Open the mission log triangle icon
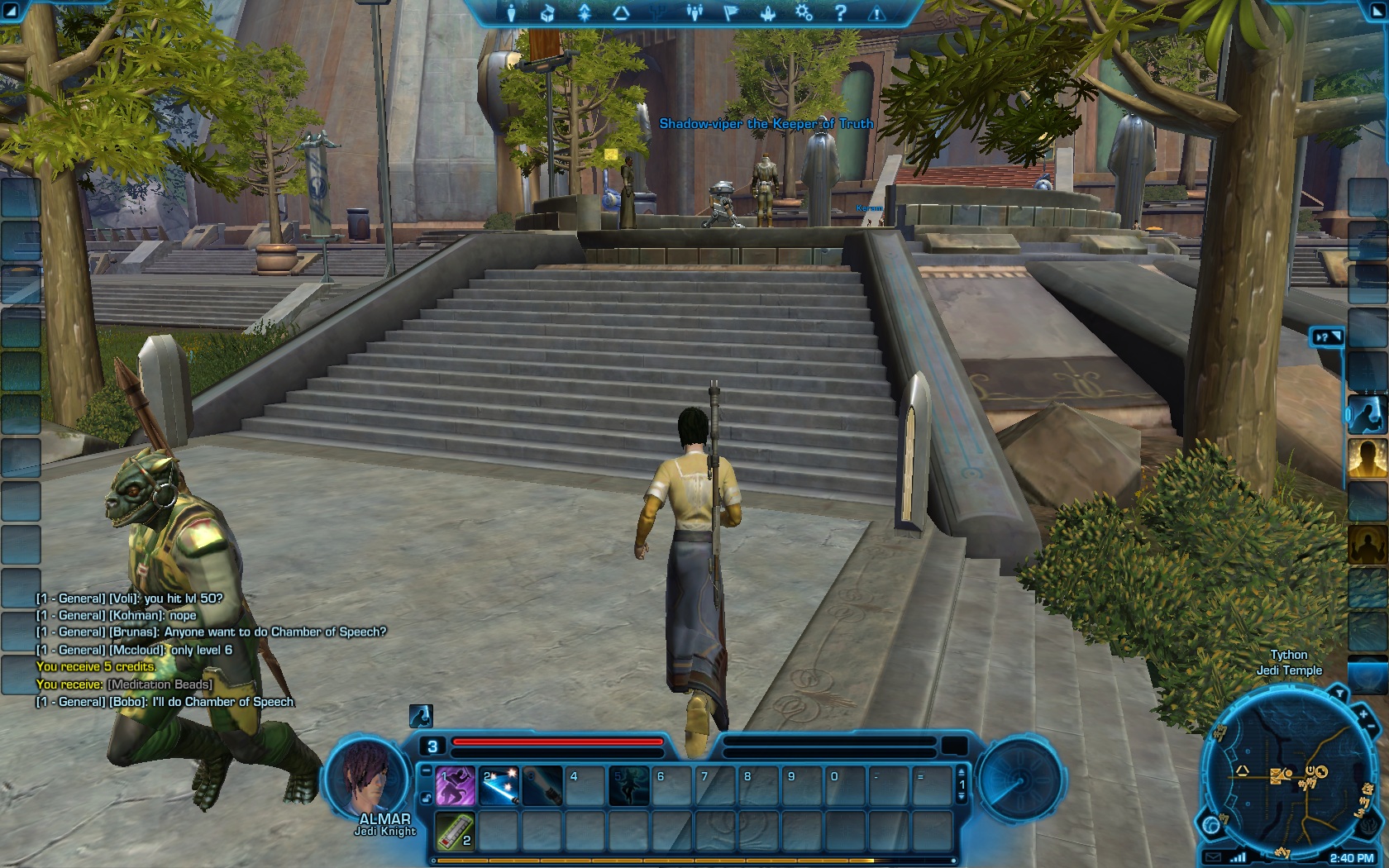This screenshot has height=868, width=1389. (x=621, y=12)
